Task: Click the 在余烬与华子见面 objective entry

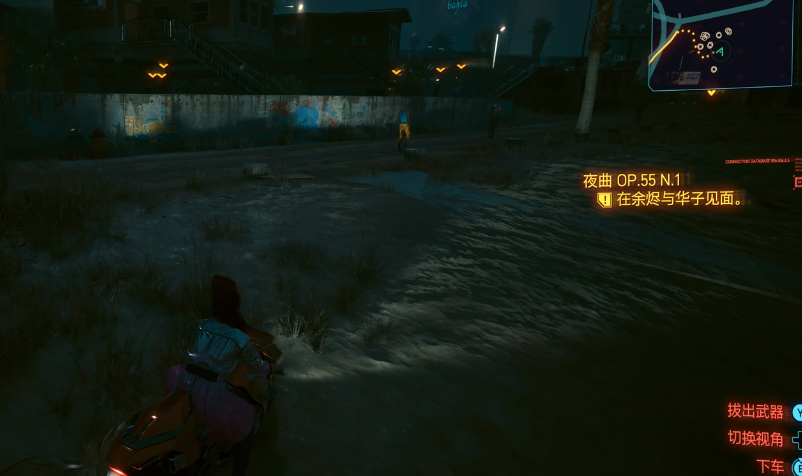Action: 679,199
